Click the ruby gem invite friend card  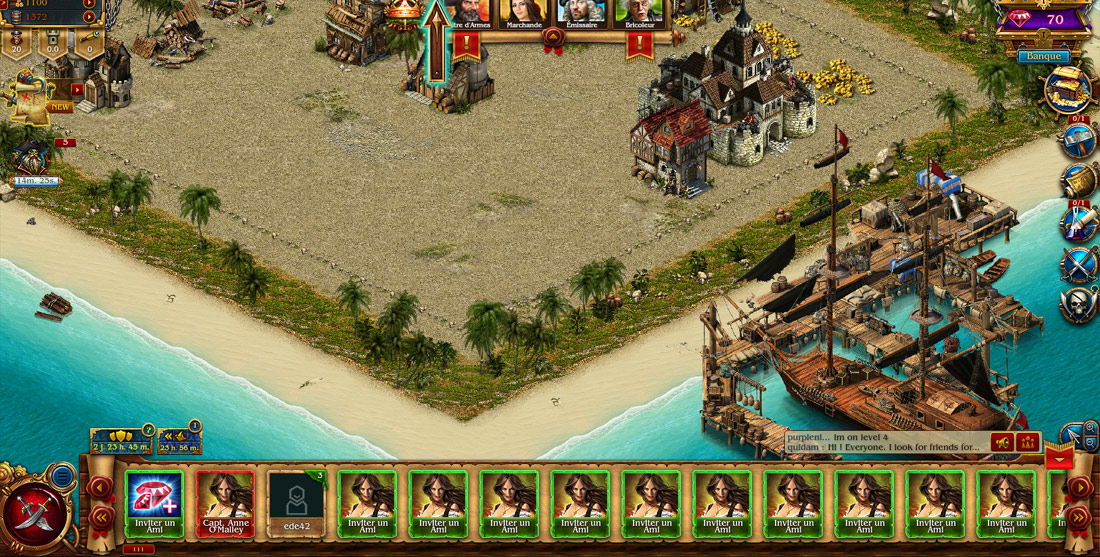coord(154,504)
